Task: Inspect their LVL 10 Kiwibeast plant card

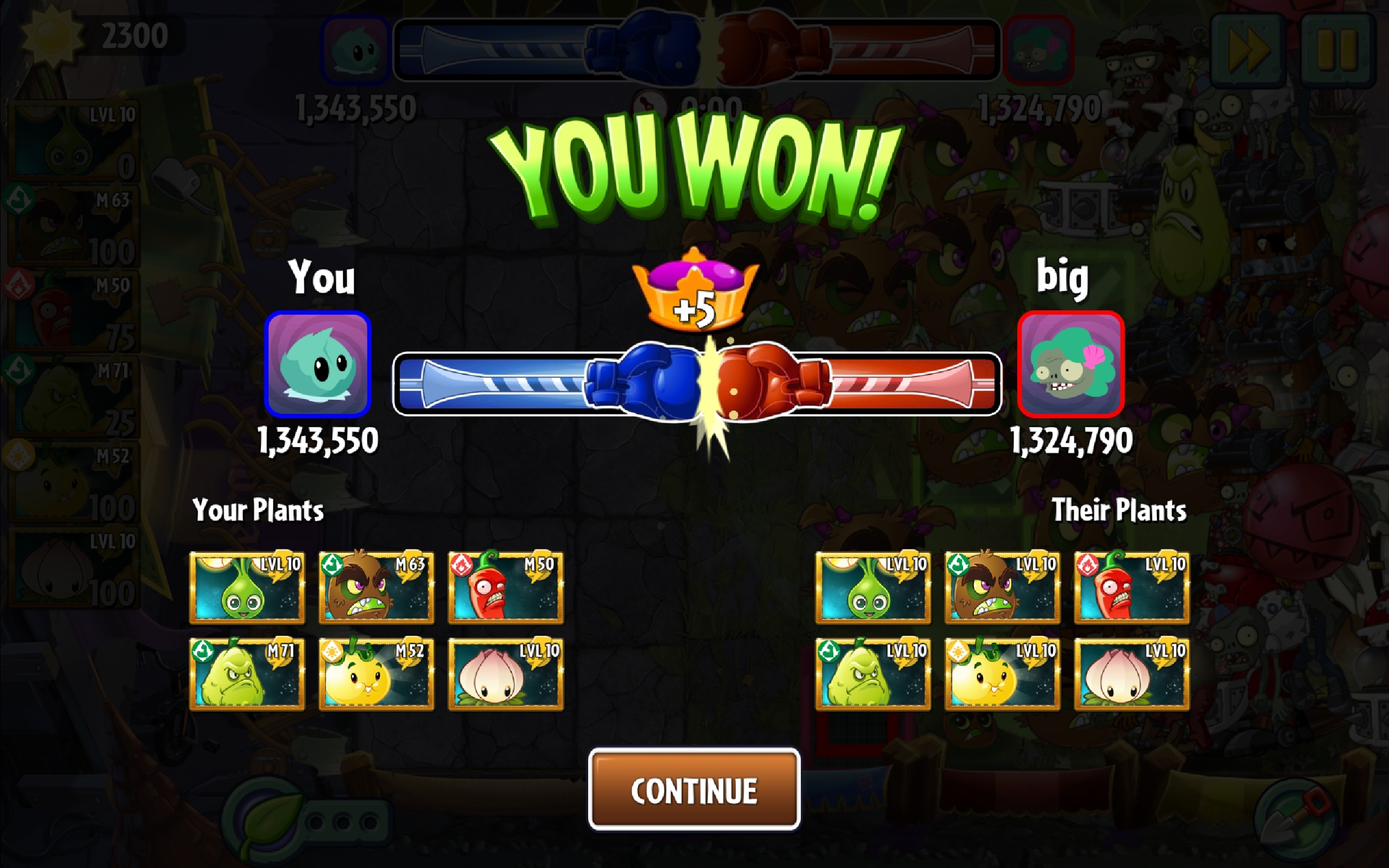Action: tap(1002, 588)
